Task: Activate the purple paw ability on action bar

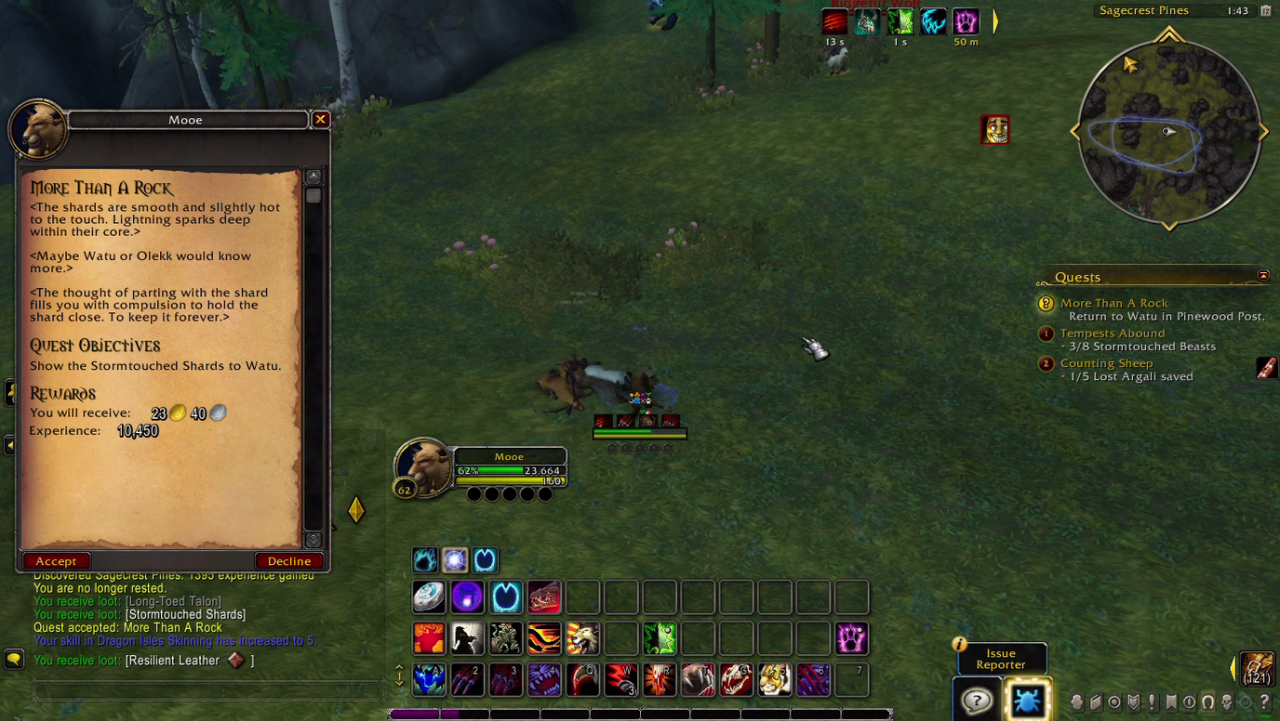Action: point(851,638)
